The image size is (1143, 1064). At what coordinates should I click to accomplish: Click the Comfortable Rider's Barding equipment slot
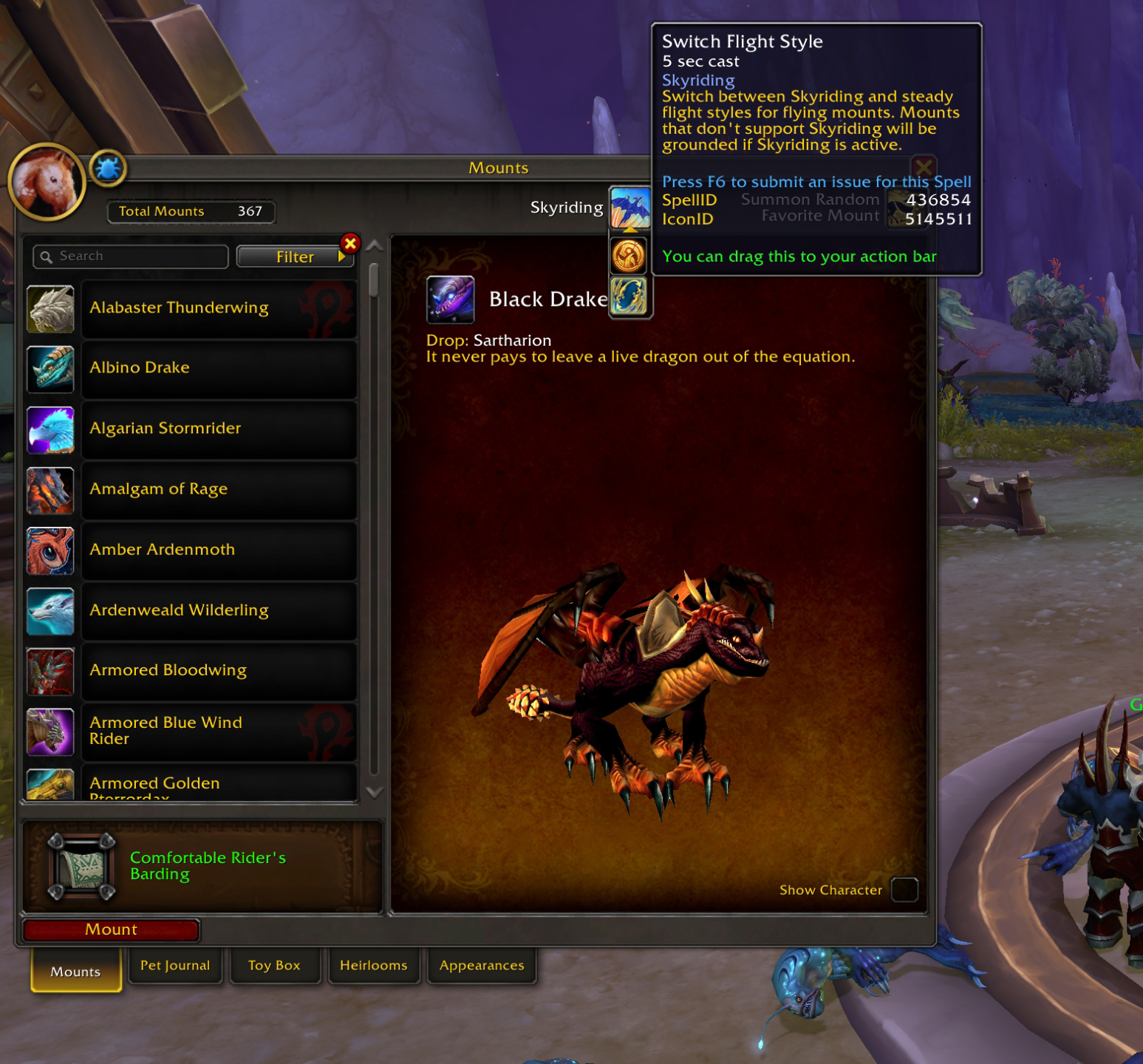82,866
